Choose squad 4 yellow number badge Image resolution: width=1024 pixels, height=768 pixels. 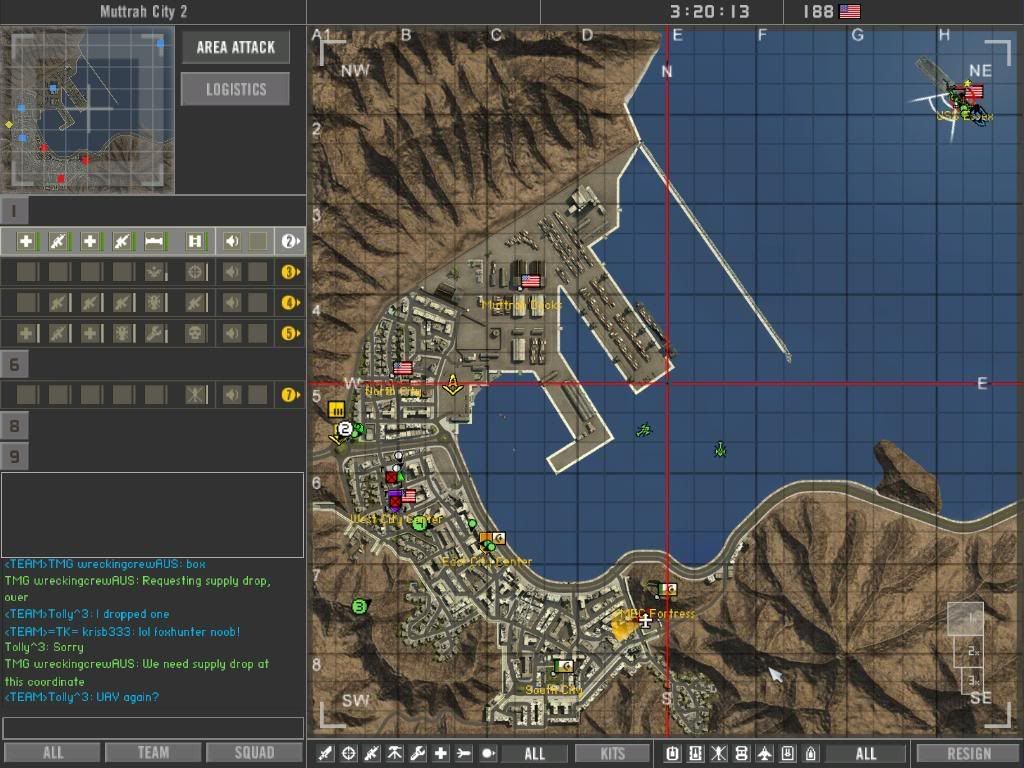click(290, 302)
